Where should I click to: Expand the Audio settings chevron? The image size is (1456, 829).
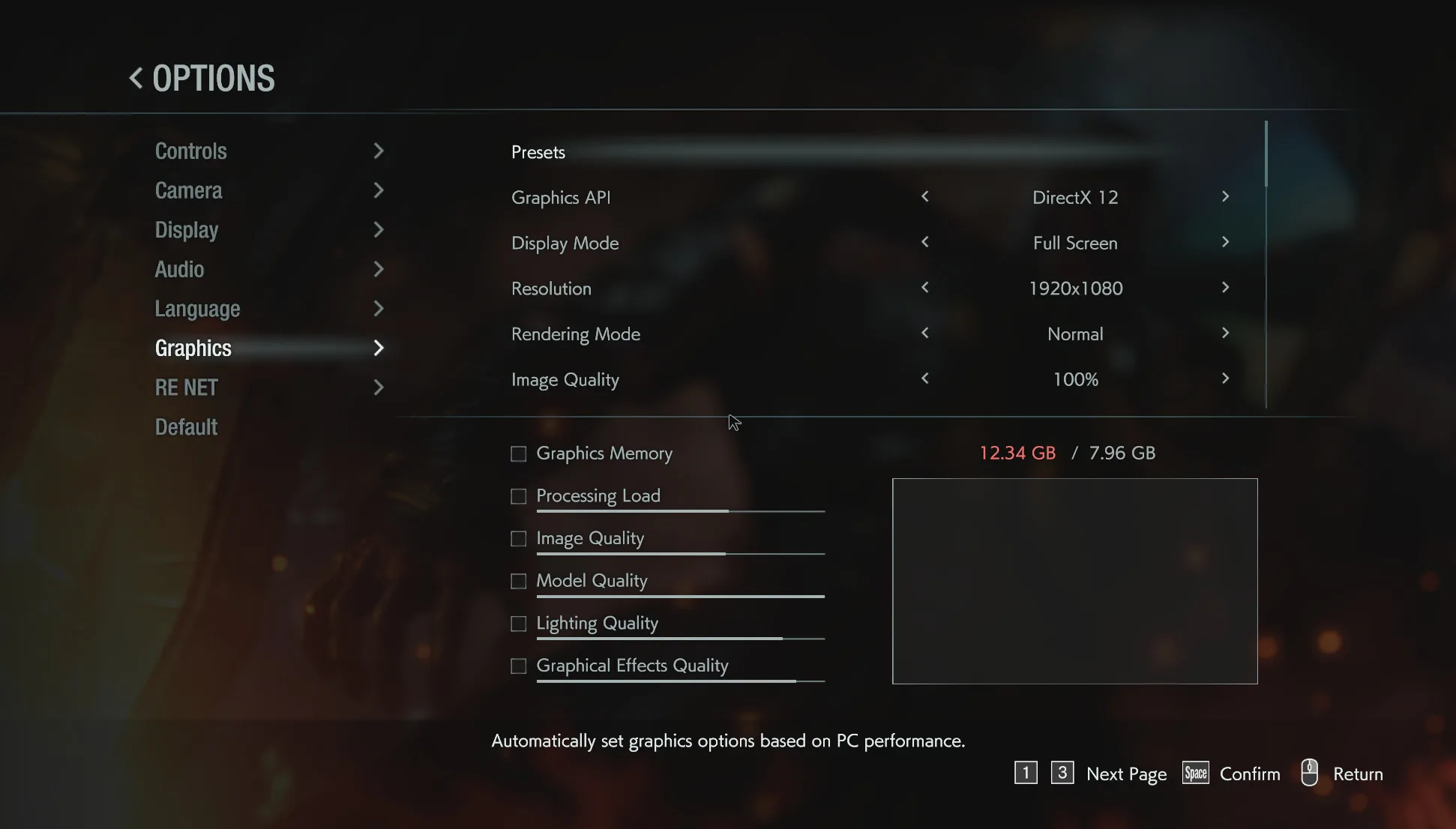coord(379,268)
